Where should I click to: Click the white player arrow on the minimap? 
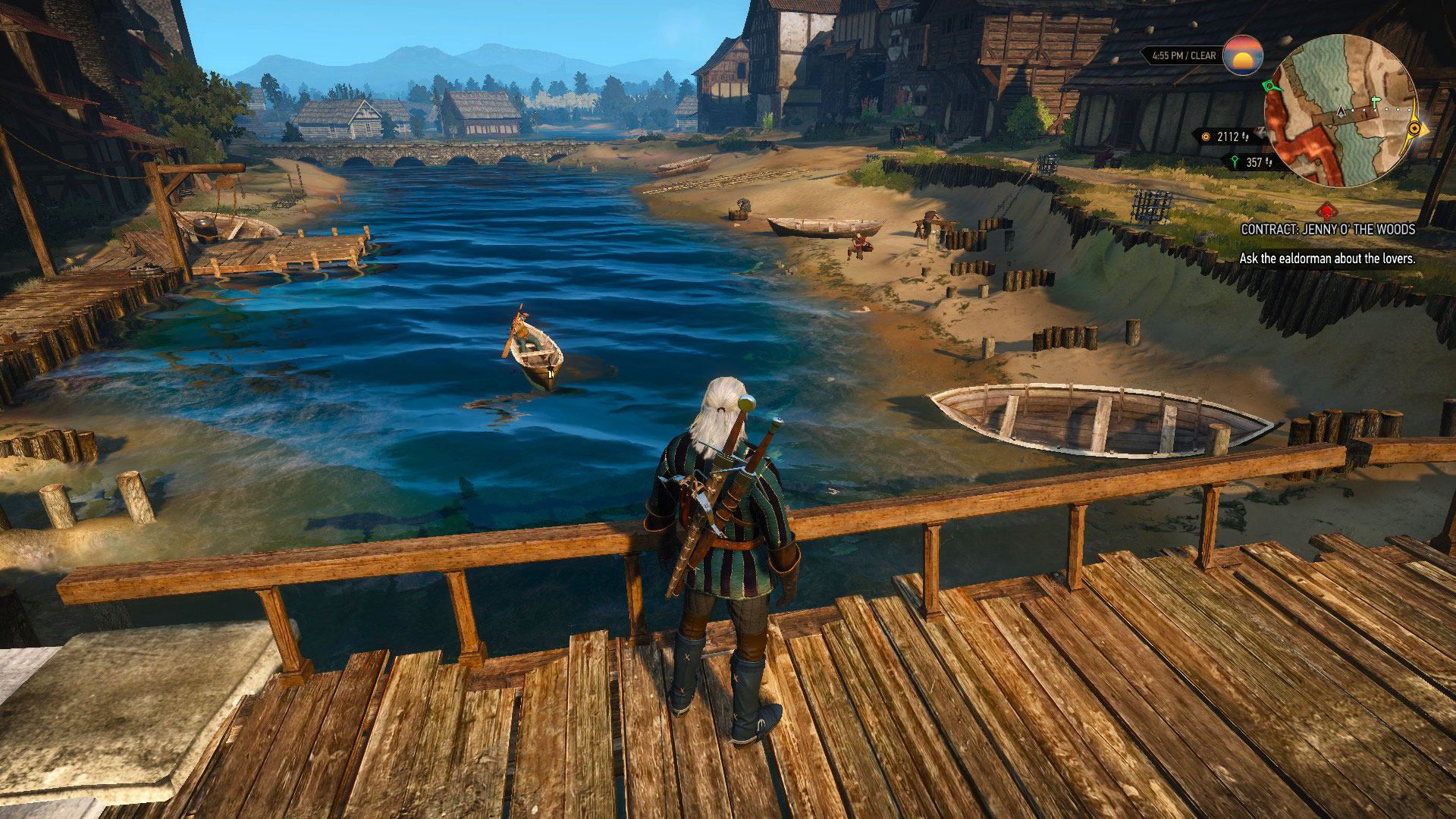pos(1341,112)
